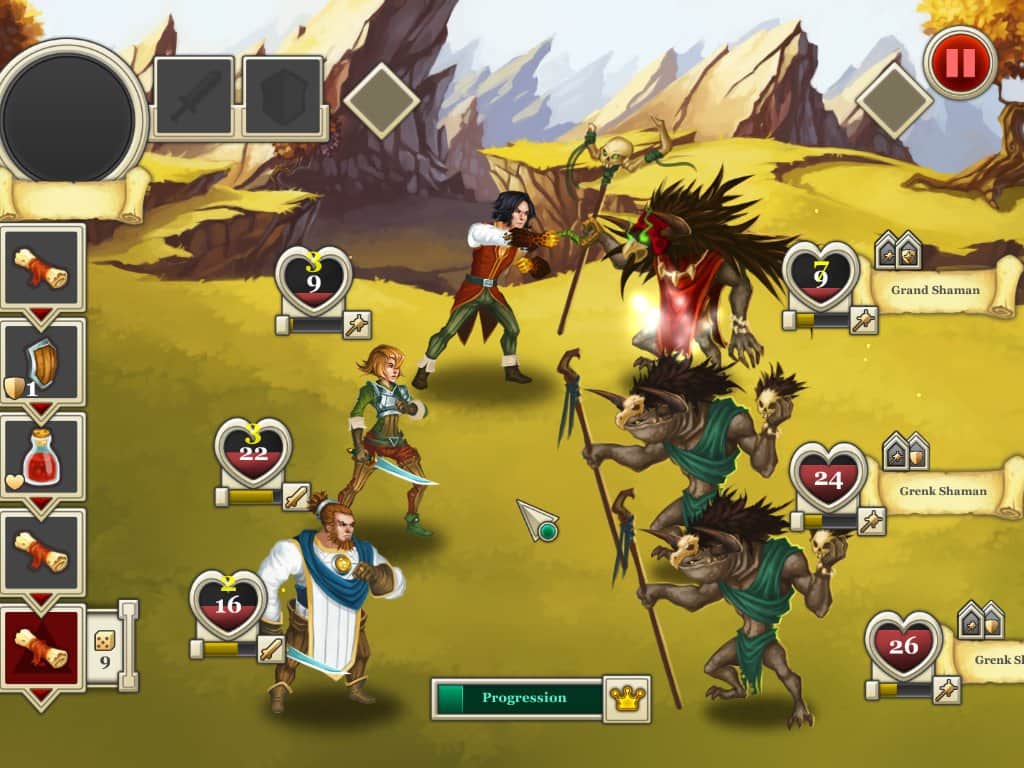This screenshot has height=768, width=1024.
Task: Select the sword attack slot
Action: click(194, 96)
